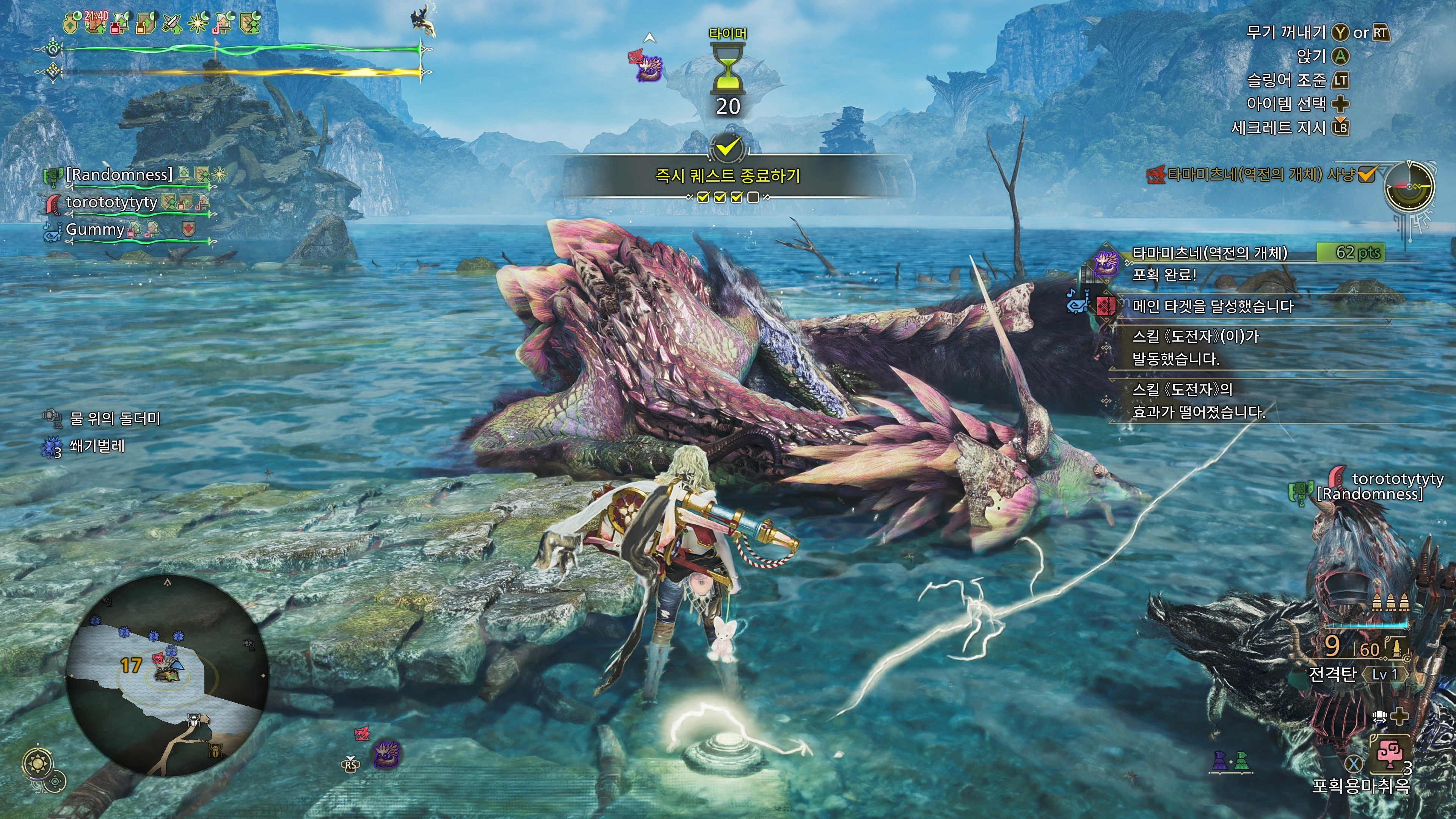Select Palico Gummy in the party list
Viewport: 1456px width, 819px height.
[x=95, y=229]
